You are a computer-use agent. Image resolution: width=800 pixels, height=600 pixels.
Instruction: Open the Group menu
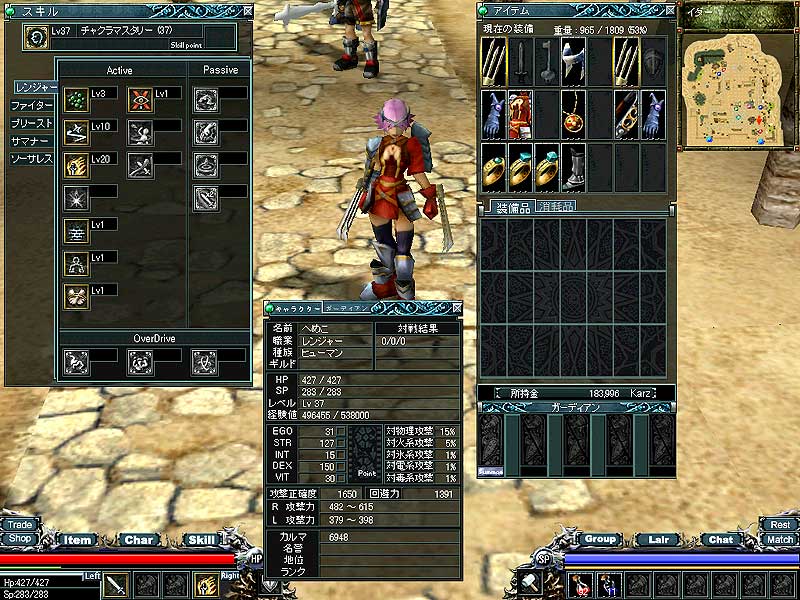click(599, 539)
